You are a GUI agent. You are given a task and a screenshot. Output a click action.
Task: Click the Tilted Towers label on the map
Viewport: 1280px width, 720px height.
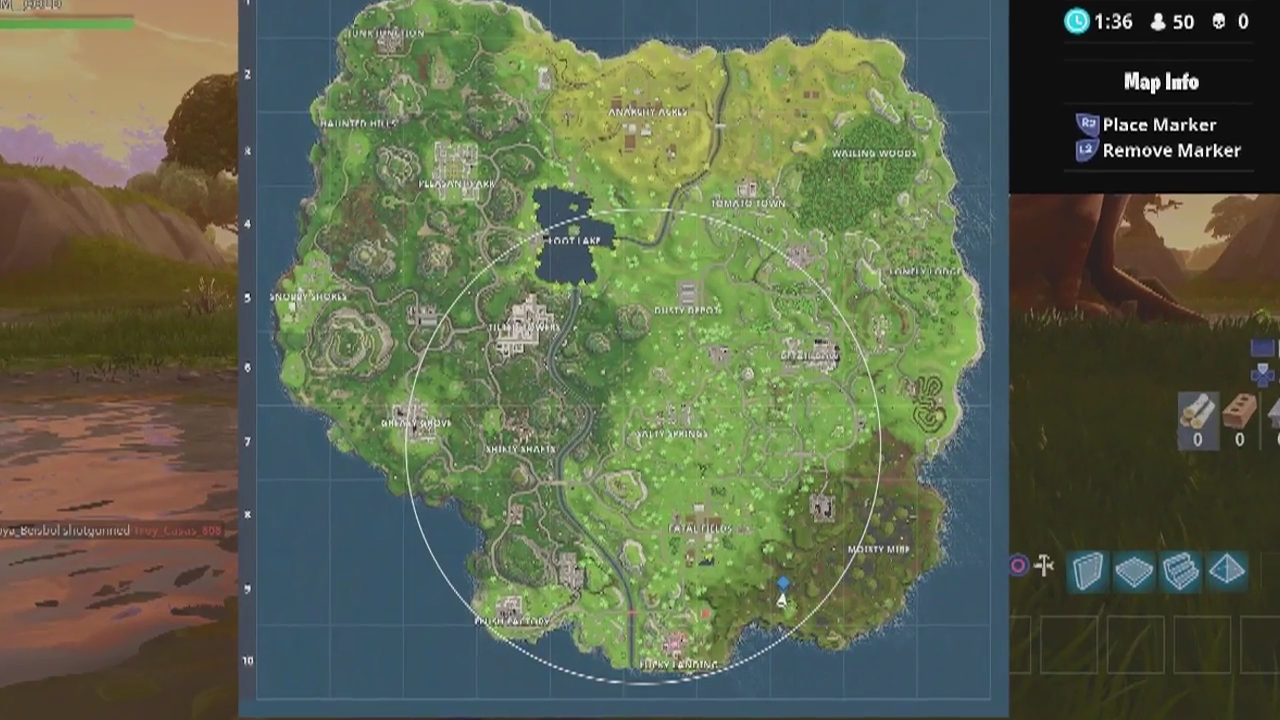(x=524, y=329)
